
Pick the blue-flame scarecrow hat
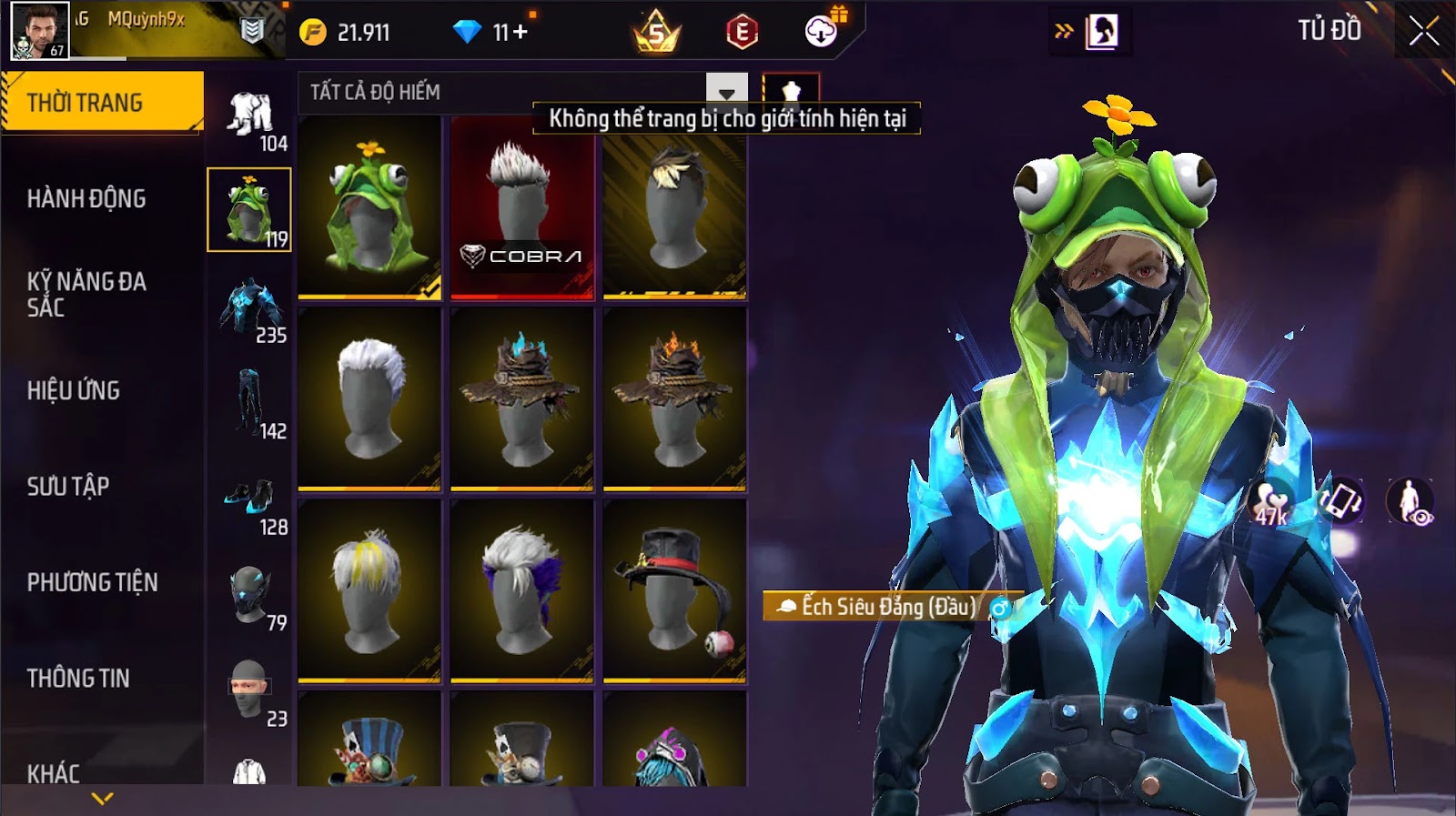(x=521, y=399)
